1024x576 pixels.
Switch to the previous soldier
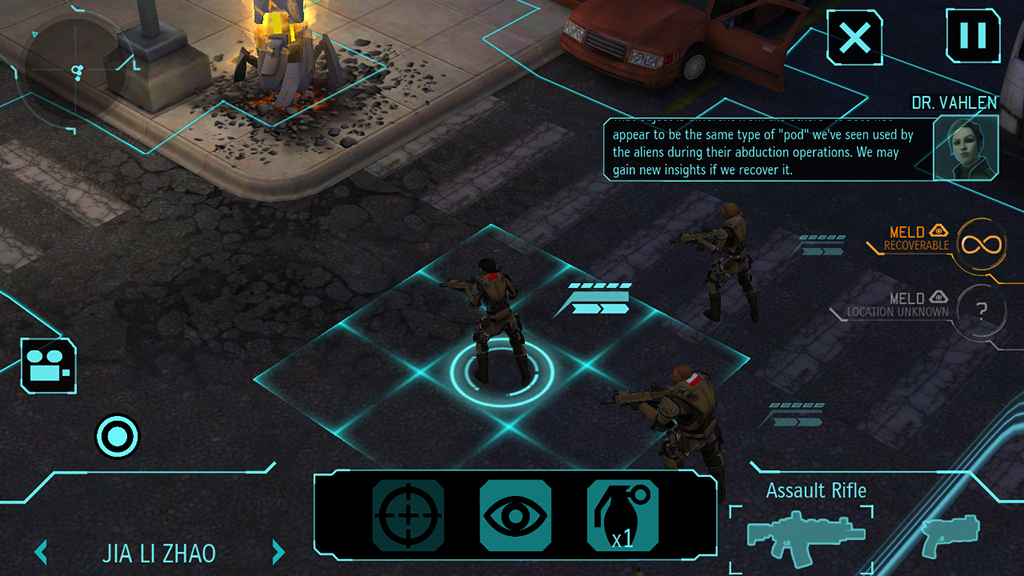(42, 552)
